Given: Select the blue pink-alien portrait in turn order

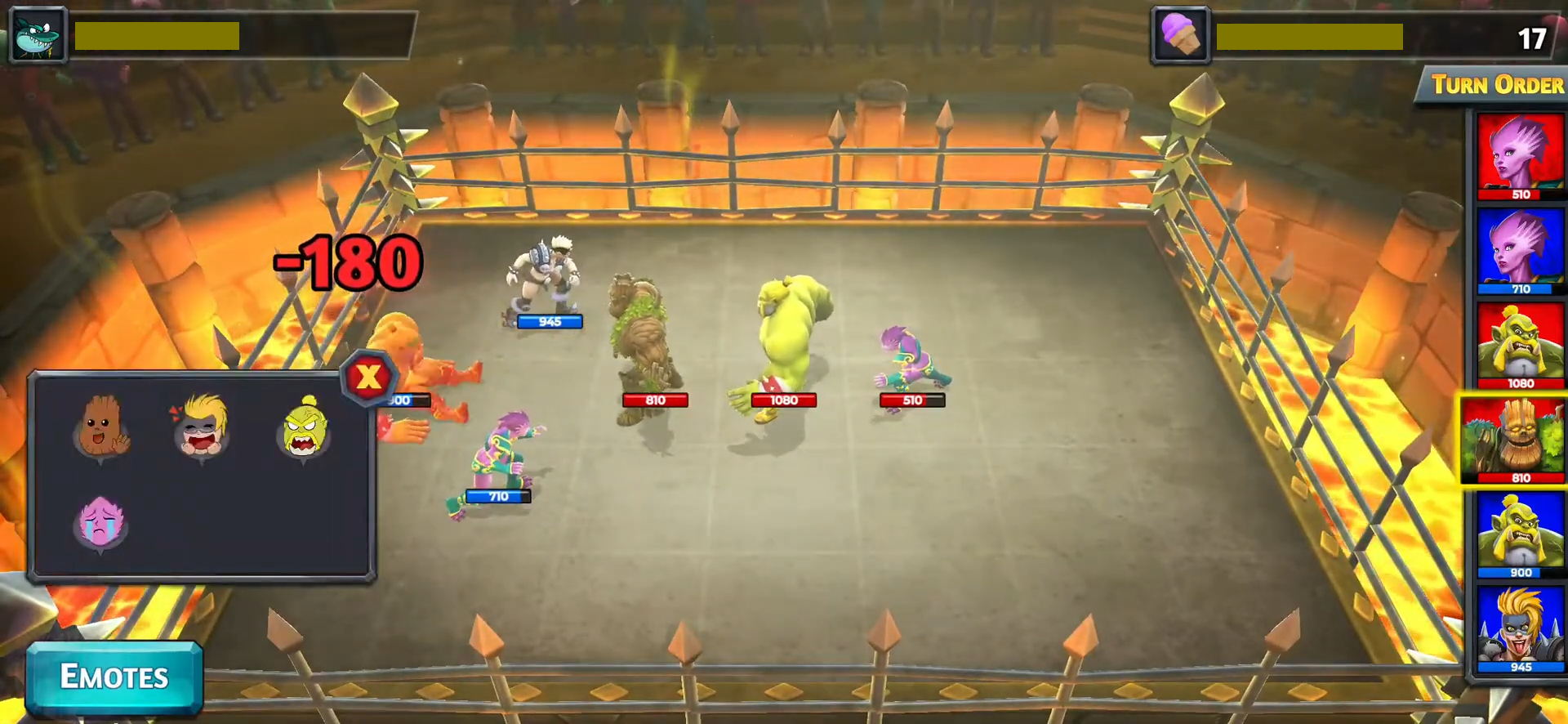Looking at the screenshot, I should [x=1520, y=250].
